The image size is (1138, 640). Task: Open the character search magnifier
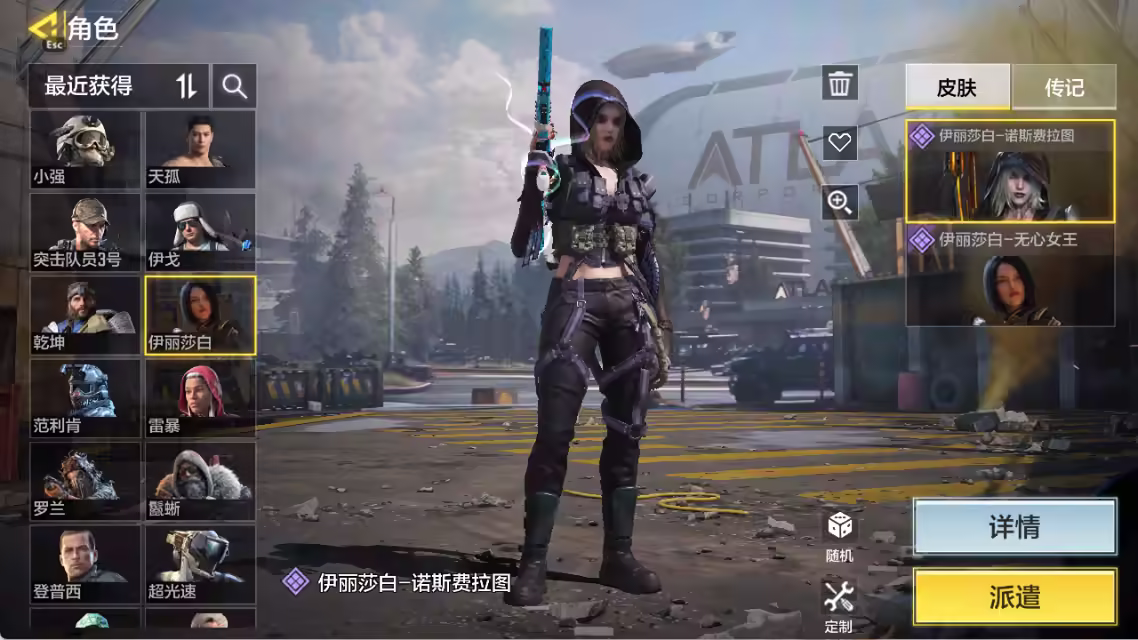[x=235, y=86]
